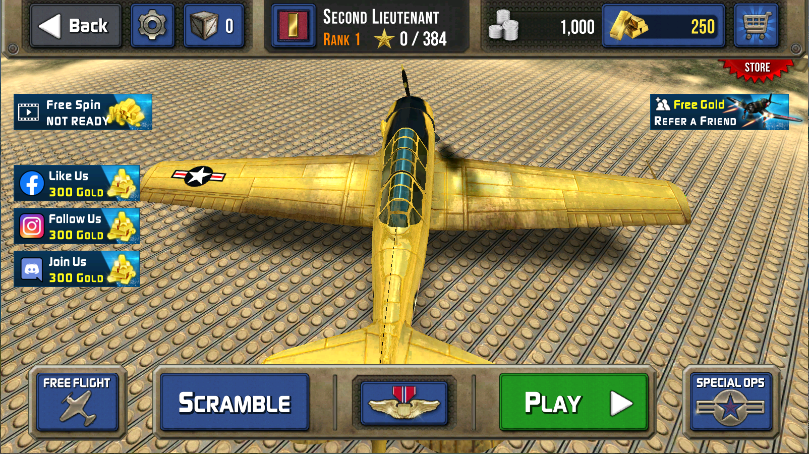809x454 pixels.
Task: Open Special Ops missions
Action: pos(731,401)
